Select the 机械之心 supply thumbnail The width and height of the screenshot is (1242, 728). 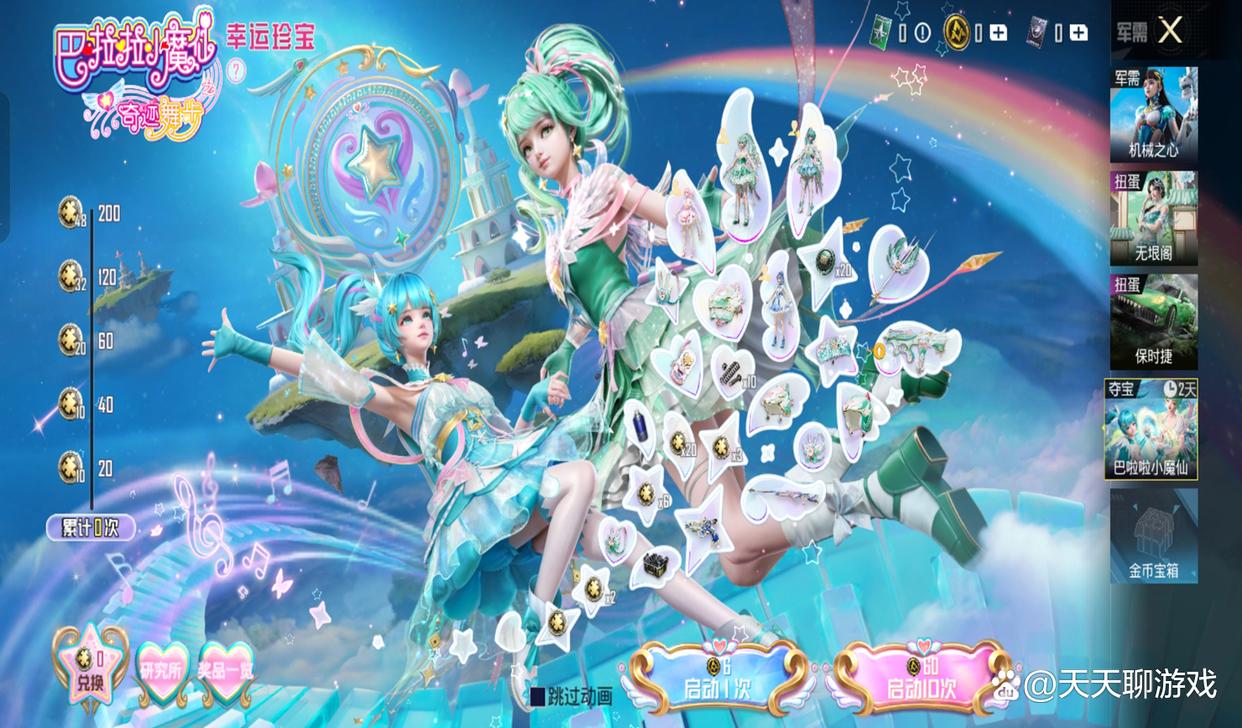point(1153,114)
